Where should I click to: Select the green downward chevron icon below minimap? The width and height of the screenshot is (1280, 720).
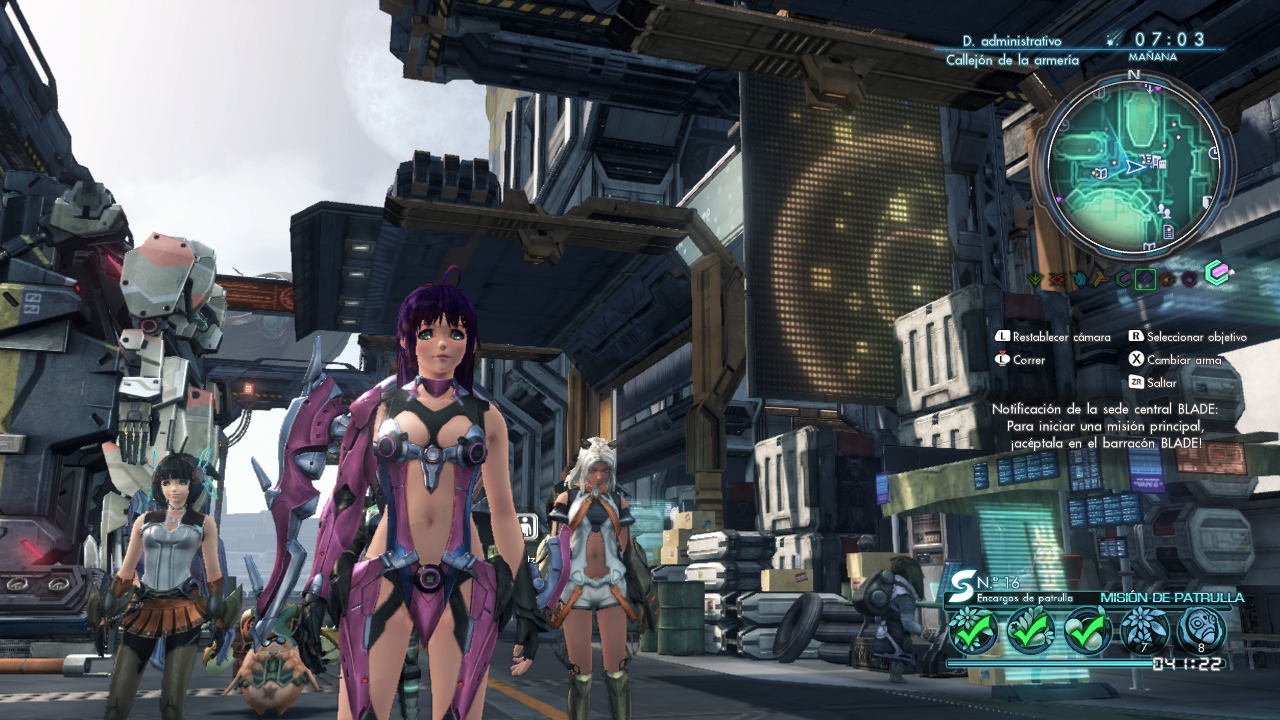[x=1036, y=279]
